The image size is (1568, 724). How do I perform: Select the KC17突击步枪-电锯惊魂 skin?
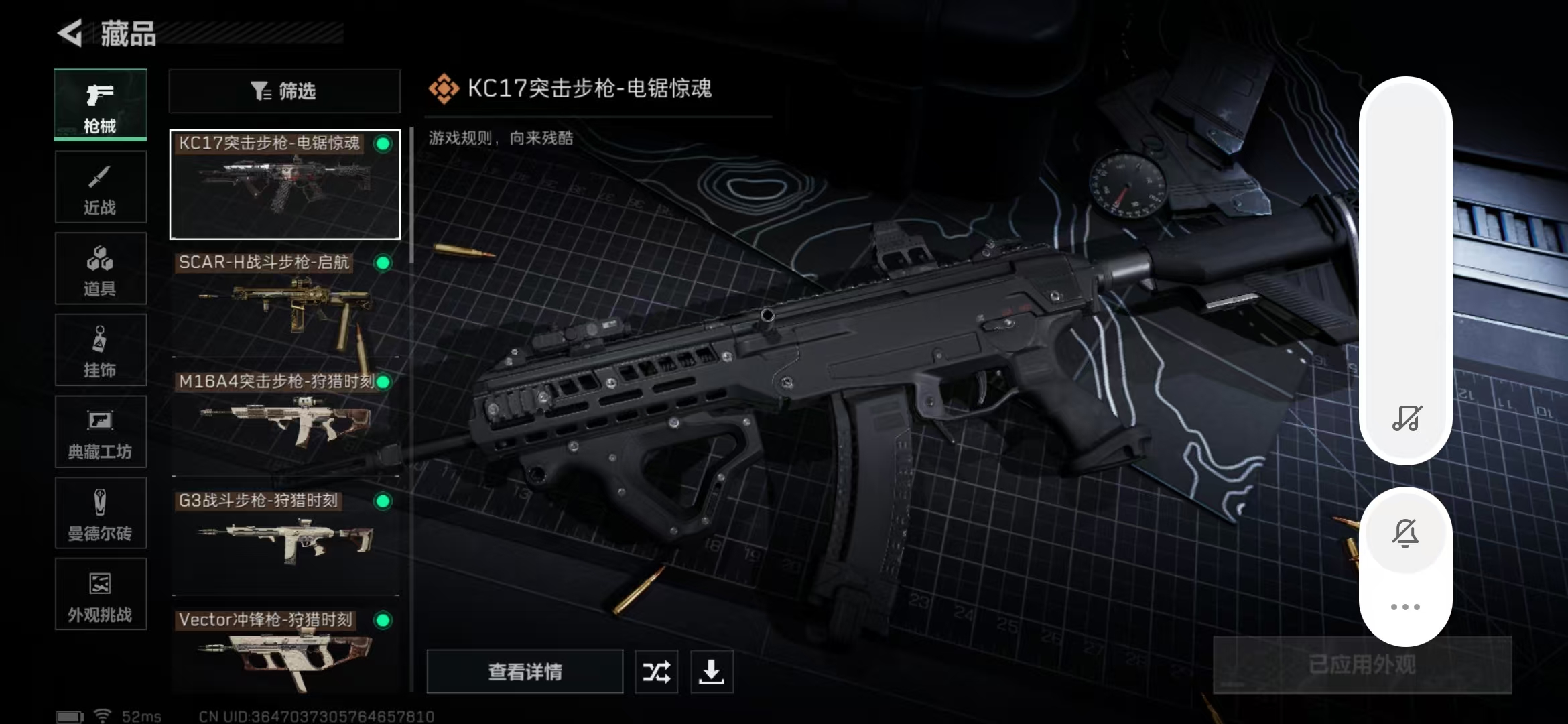pyautogui.click(x=285, y=184)
